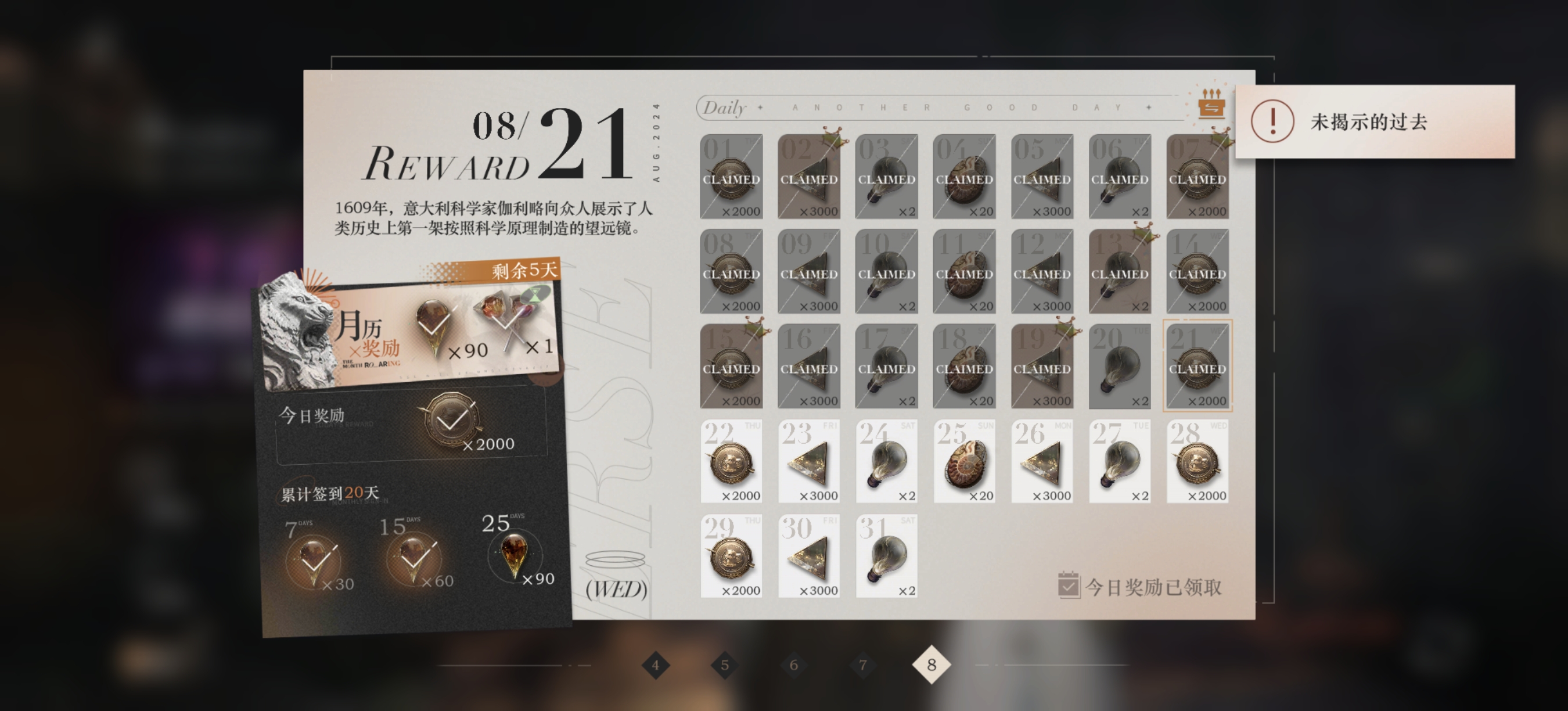Click the day 20 unclaimed lightbulb tile
1568x711 pixels.
1120,367
